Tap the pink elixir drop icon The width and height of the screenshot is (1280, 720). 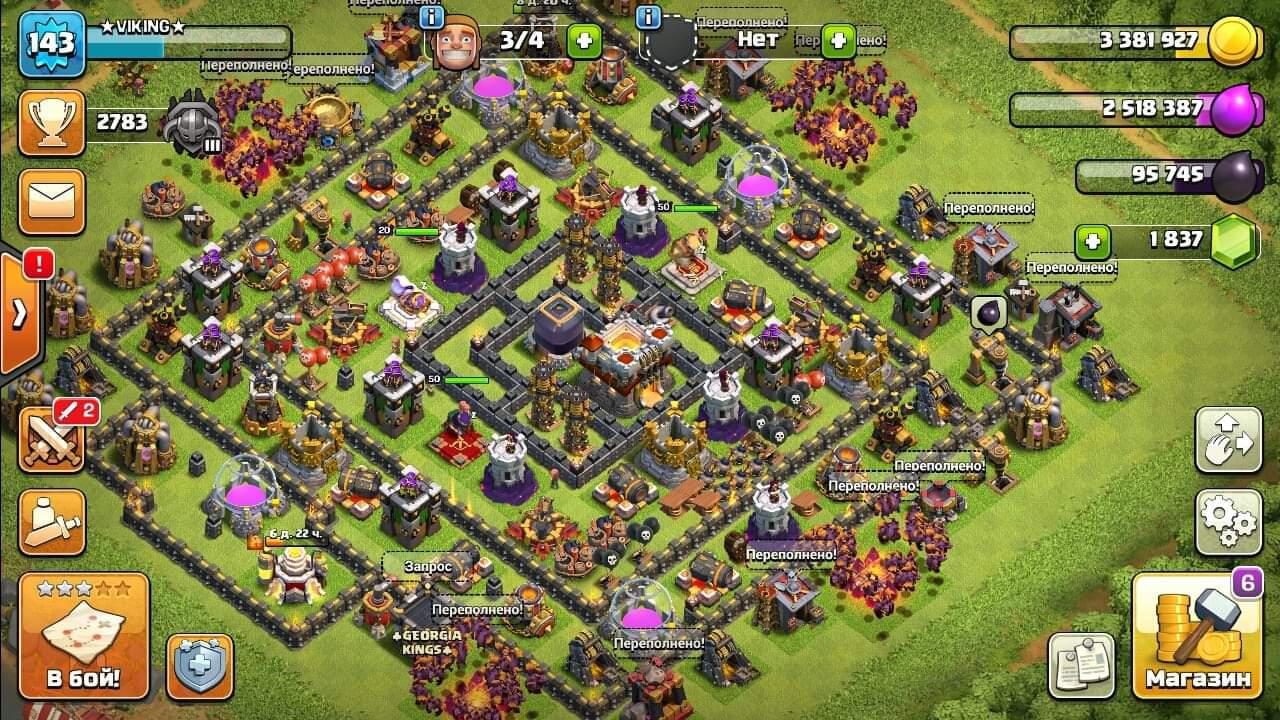[x=1237, y=109]
